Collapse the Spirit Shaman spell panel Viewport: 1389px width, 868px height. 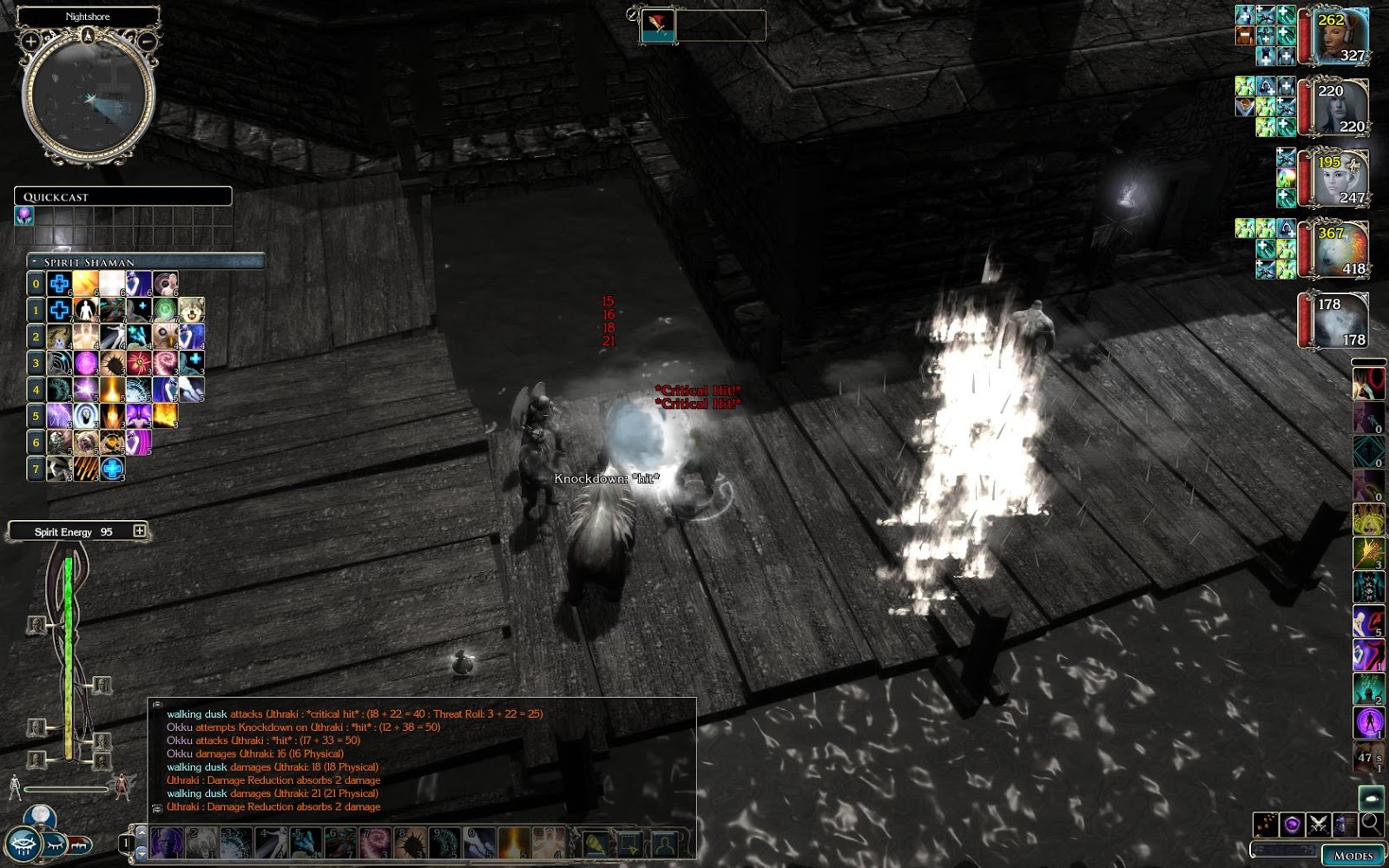click(34, 261)
